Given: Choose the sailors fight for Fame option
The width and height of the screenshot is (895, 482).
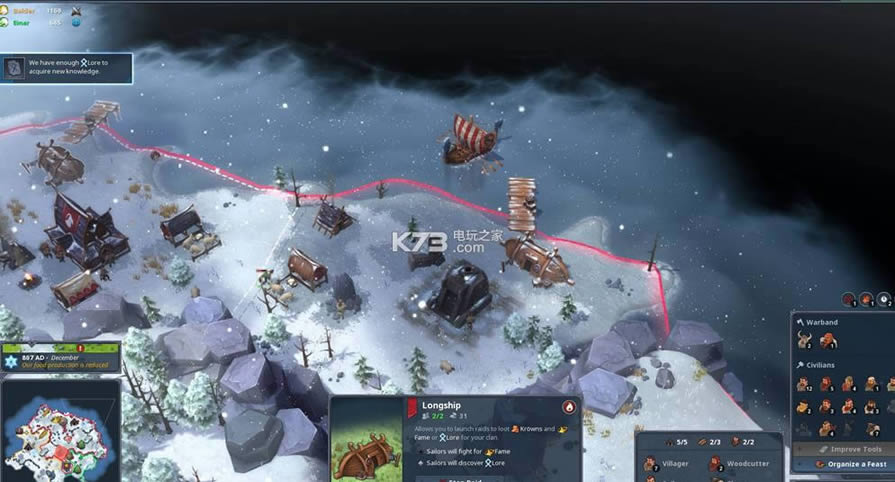Looking at the screenshot, I should pyautogui.click(x=460, y=451).
